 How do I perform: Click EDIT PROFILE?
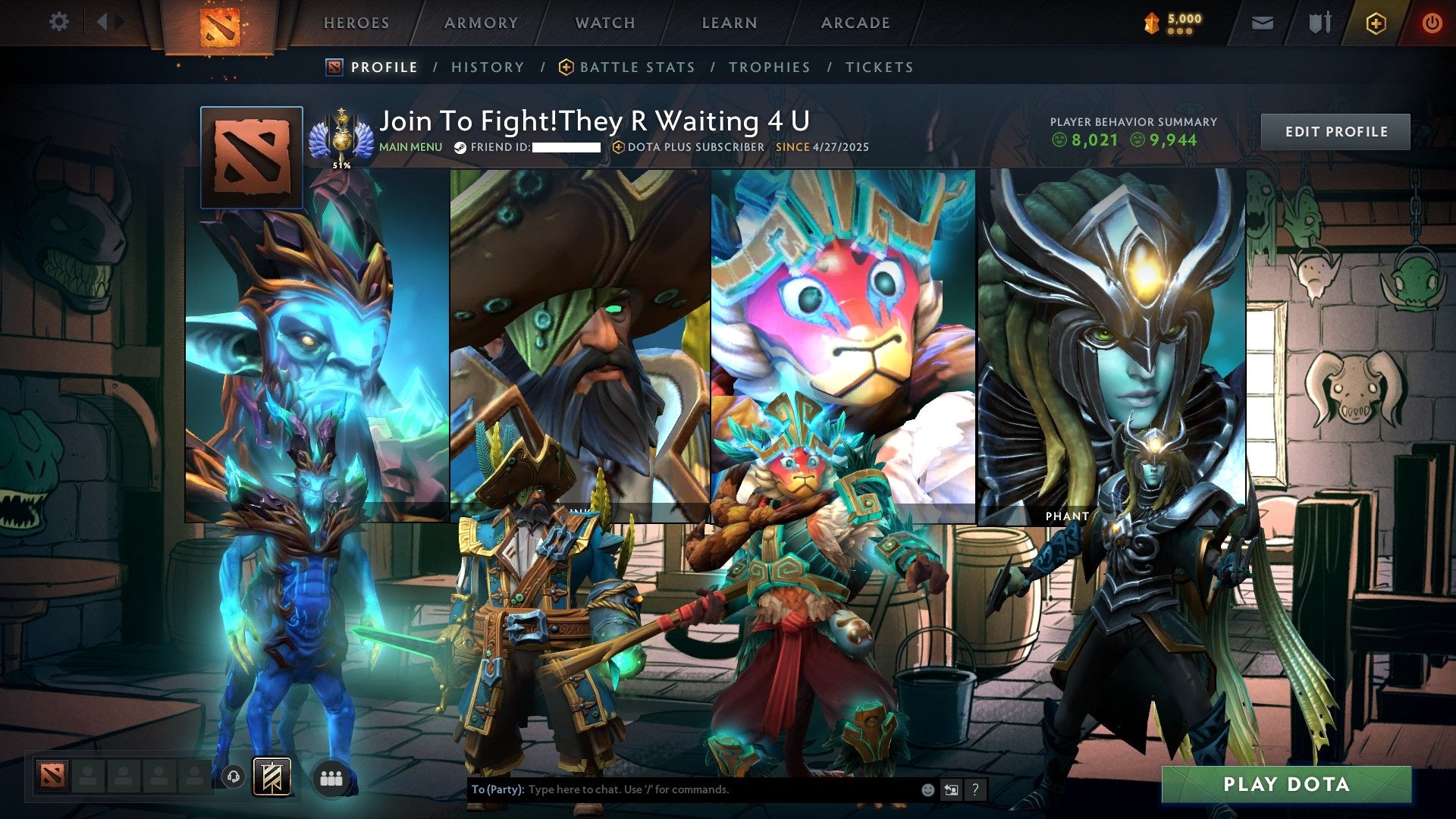click(1335, 130)
